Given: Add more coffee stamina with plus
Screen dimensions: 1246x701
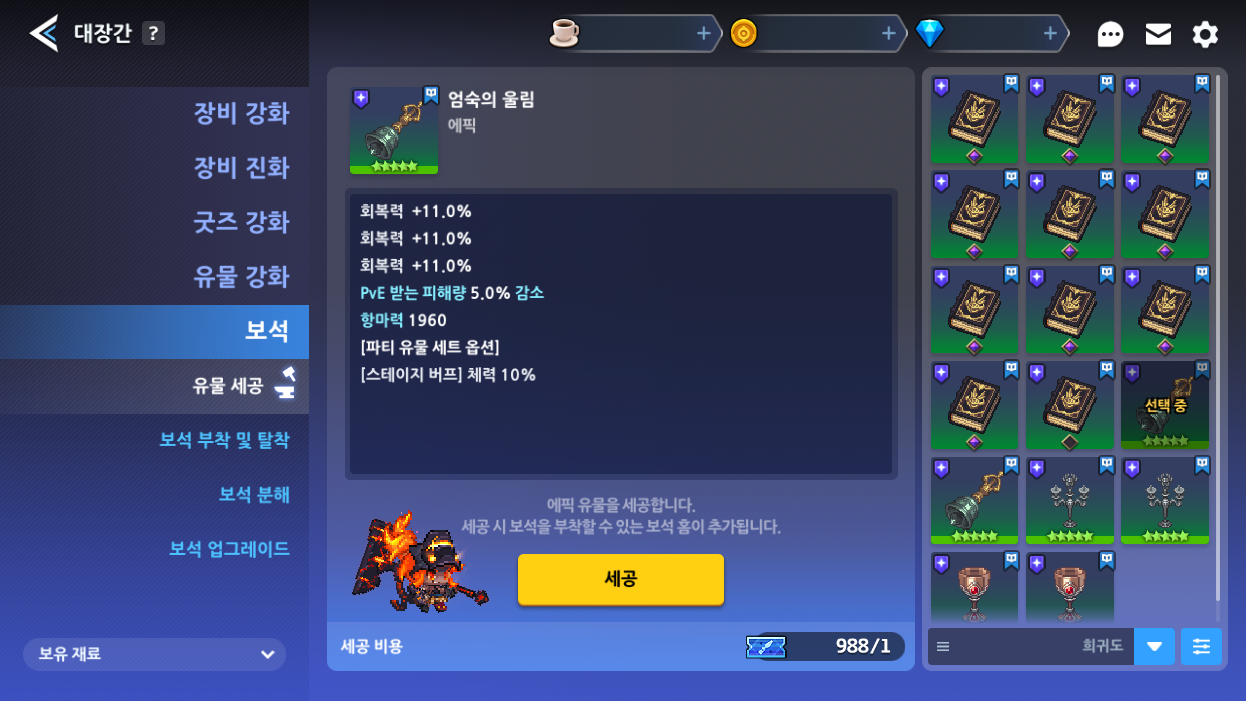Looking at the screenshot, I should click(703, 34).
